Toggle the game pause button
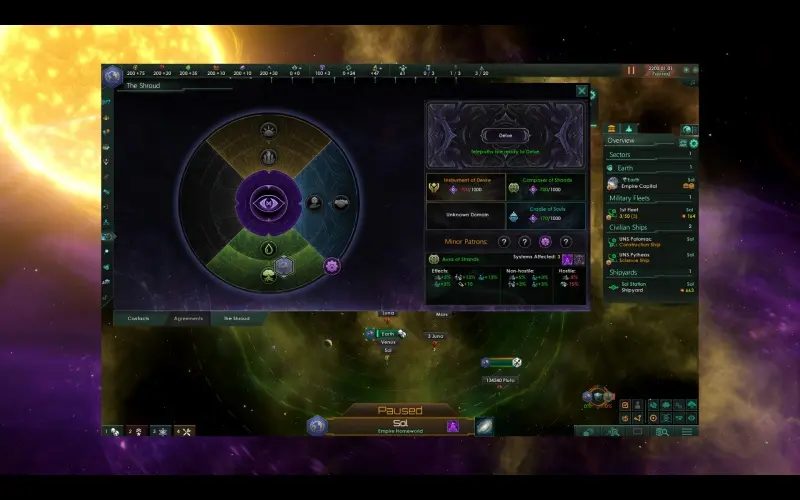 click(x=631, y=71)
